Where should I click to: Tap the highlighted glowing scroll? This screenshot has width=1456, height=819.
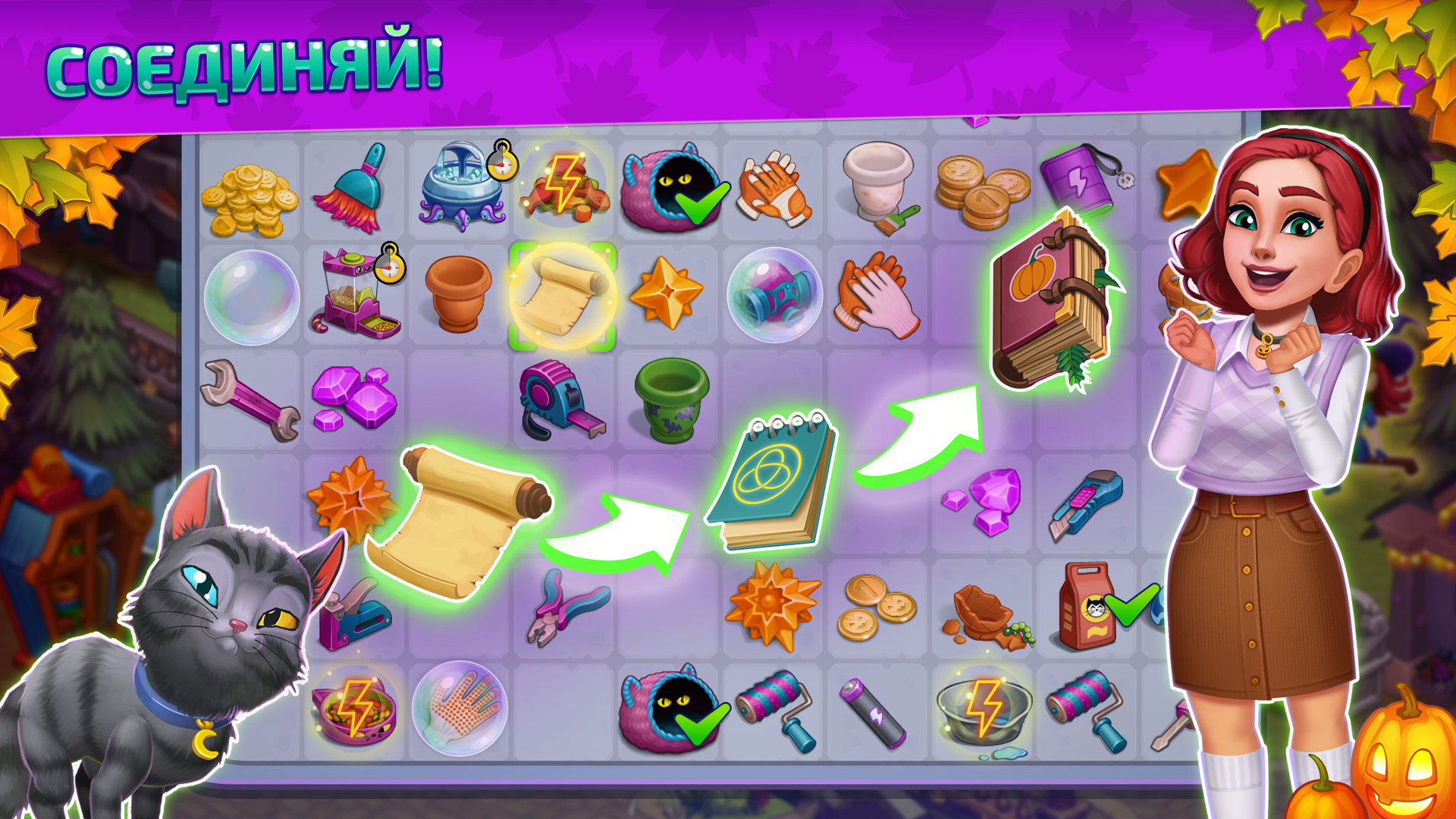coord(558,296)
